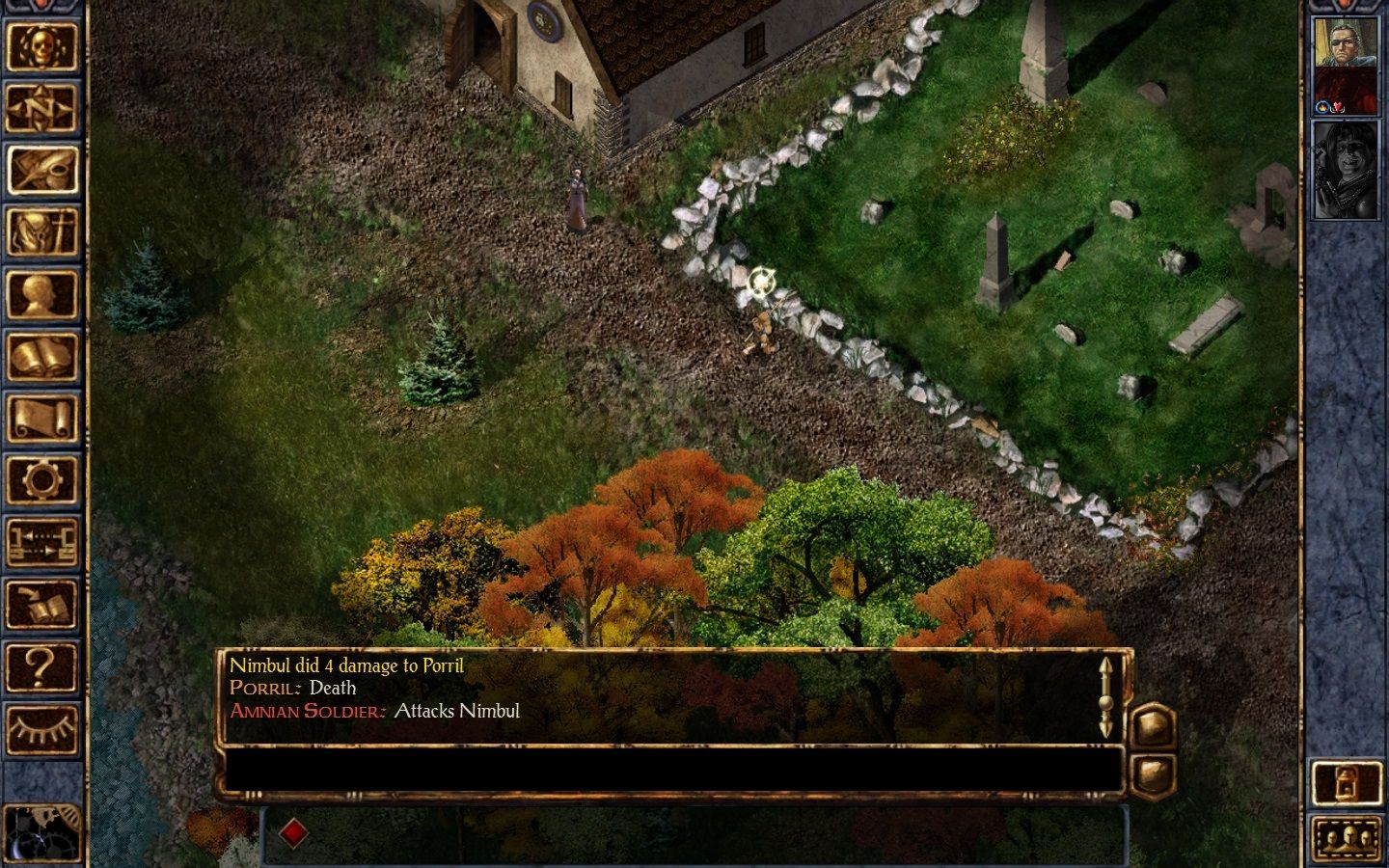Click the message log scrollbar thumb

coord(1106,701)
